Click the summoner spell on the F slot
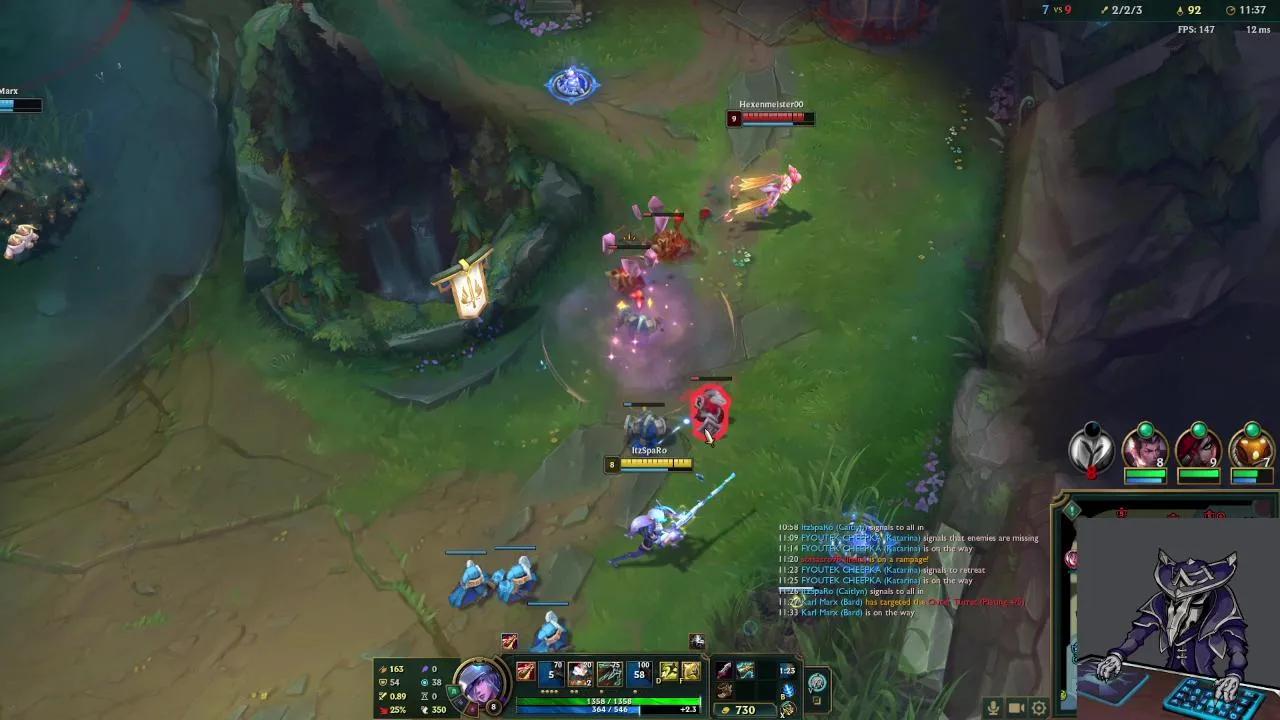 692,672
